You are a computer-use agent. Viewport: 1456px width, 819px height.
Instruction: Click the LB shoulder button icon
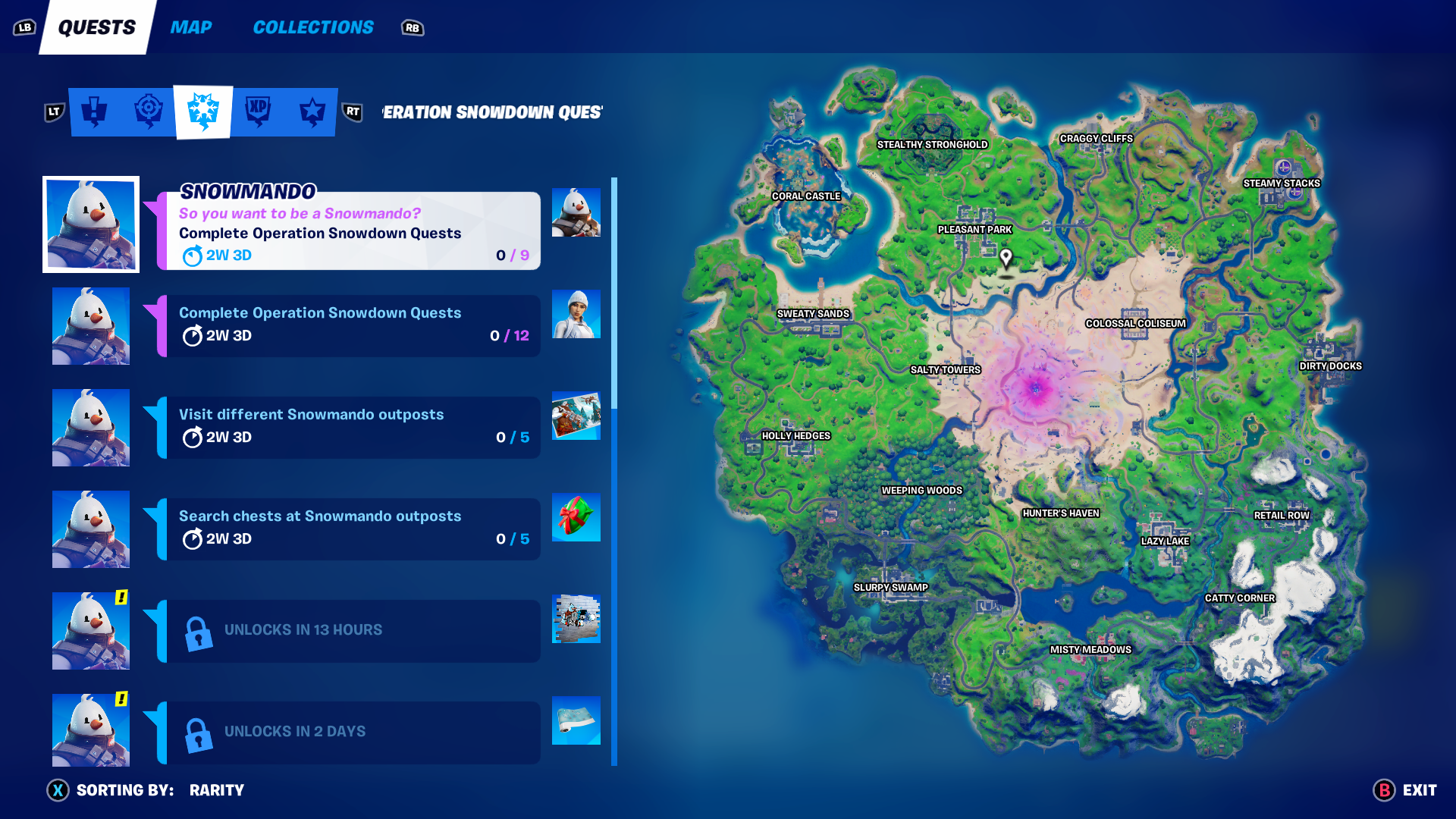coord(24,26)
